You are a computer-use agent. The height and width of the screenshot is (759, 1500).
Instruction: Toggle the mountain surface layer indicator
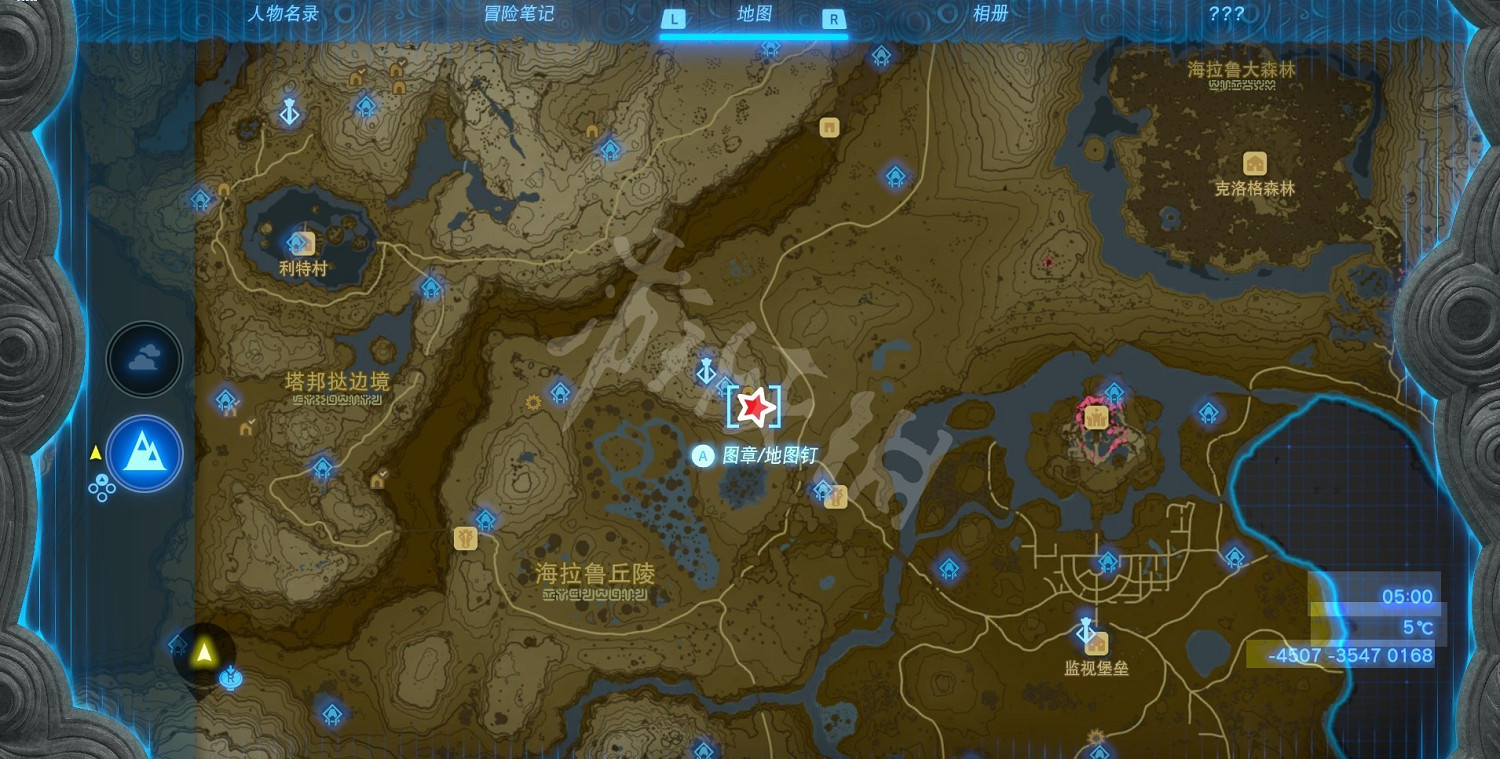tap(143, 455)
